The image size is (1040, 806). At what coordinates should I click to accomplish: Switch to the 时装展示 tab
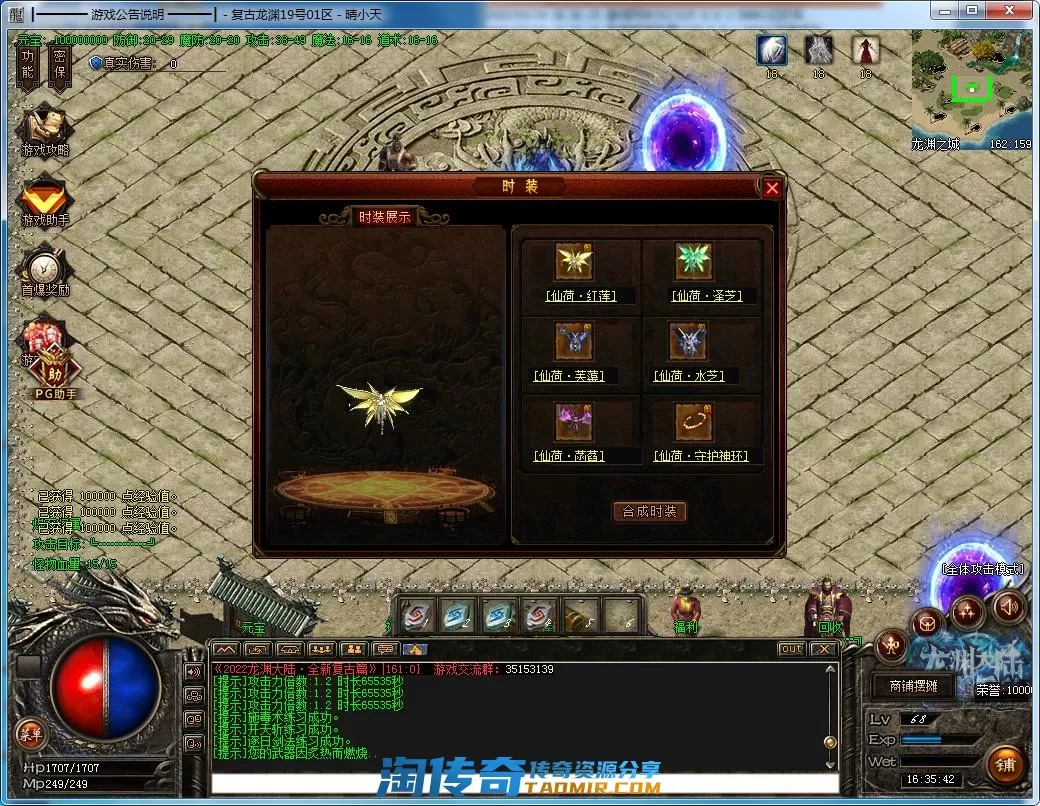tap(384, 217)
